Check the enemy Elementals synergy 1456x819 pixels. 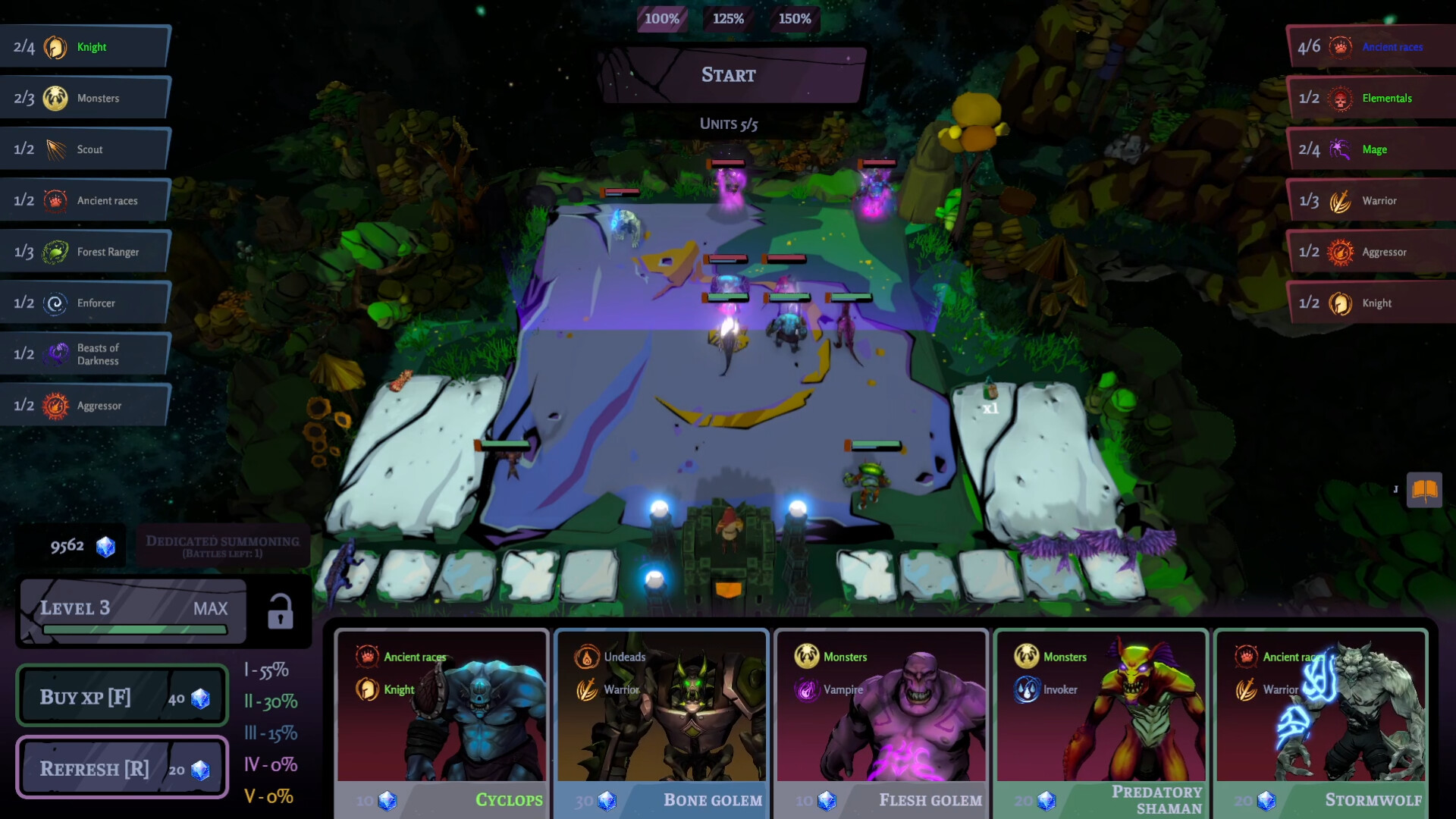[1371, 99]
